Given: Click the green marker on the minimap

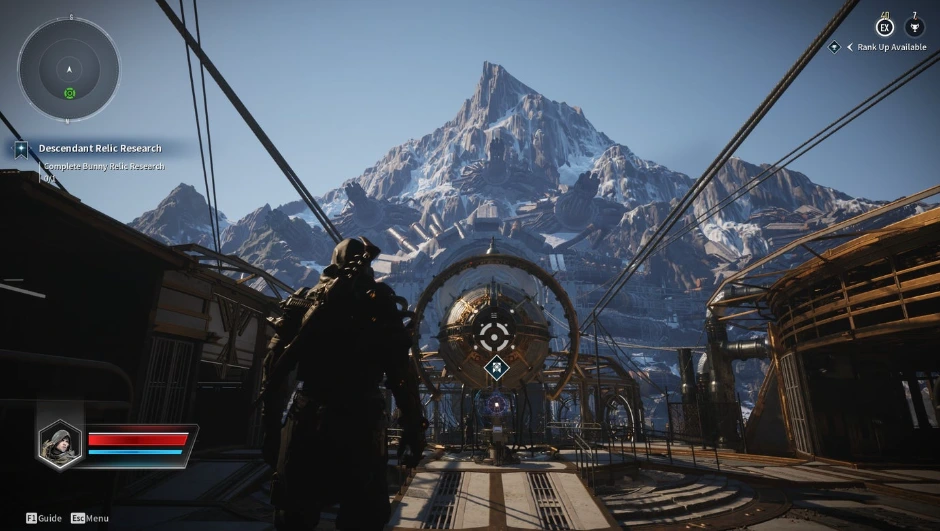Looking at the screenshot, I should tap(70, 93).
